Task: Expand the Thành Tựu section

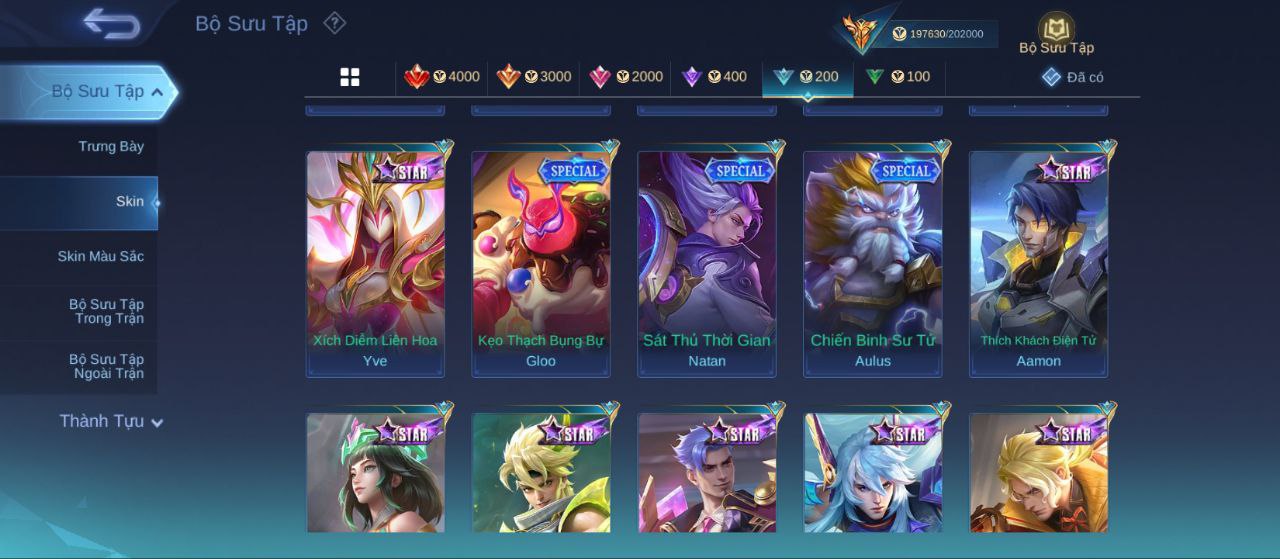Action: [110, 422]
